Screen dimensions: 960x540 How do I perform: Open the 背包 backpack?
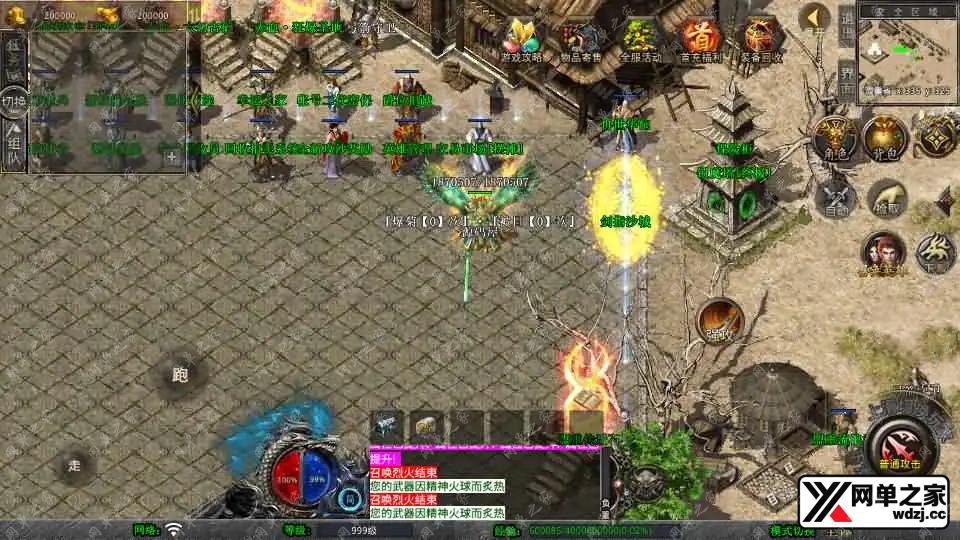[x=884, y=137]
